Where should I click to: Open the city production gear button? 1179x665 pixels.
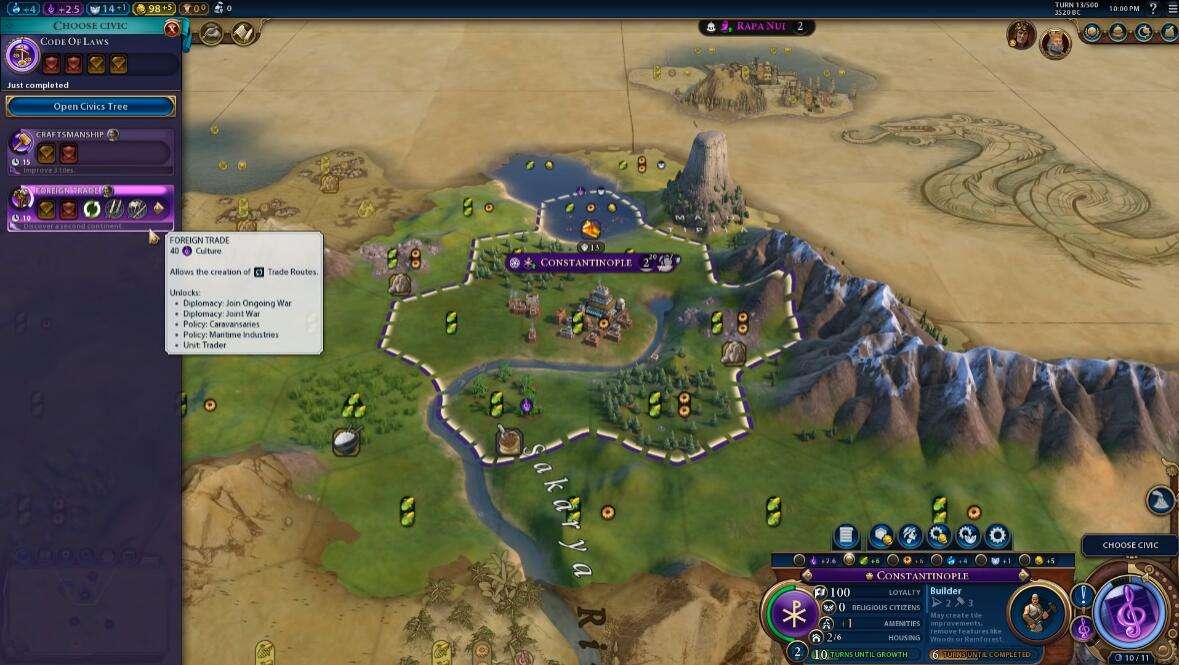tap(997, 537)
